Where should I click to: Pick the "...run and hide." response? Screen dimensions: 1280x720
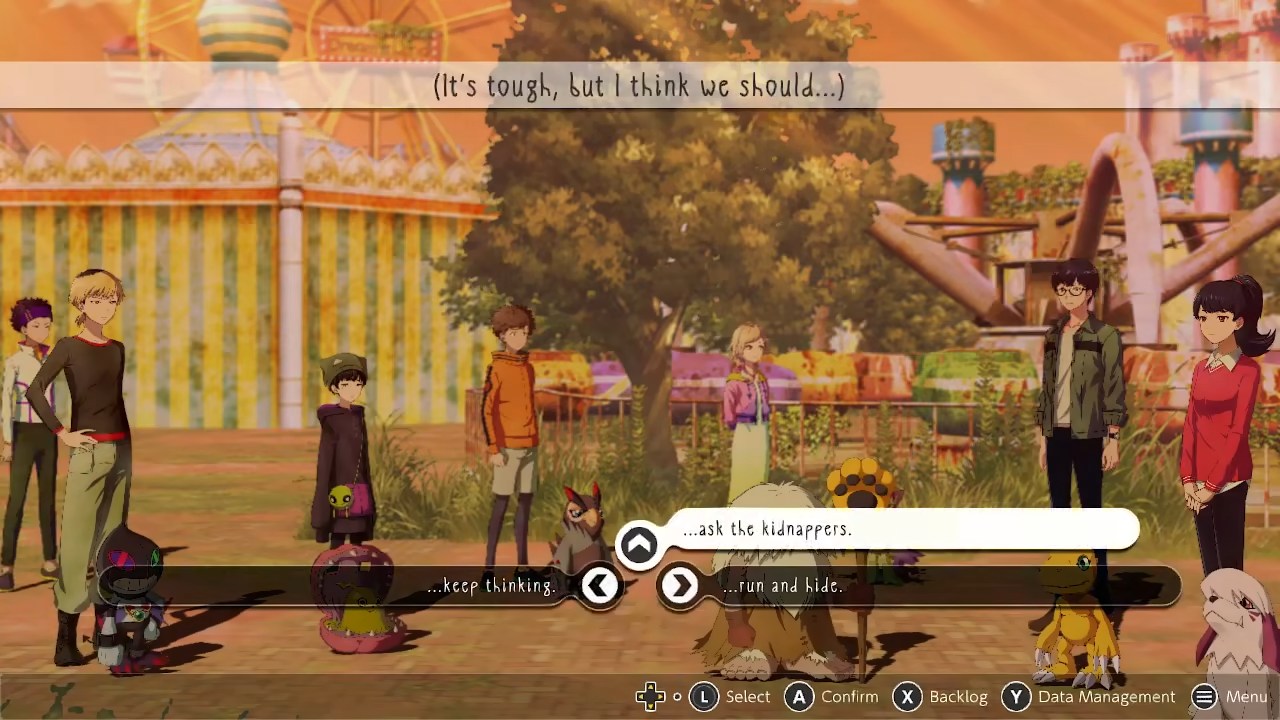783,586
